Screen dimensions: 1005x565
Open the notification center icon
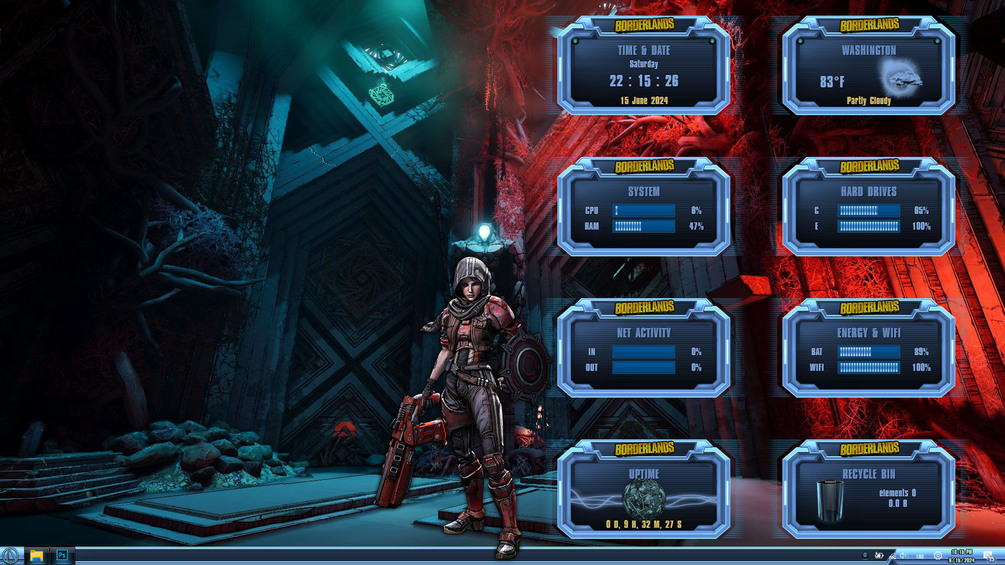coord(988,556)
